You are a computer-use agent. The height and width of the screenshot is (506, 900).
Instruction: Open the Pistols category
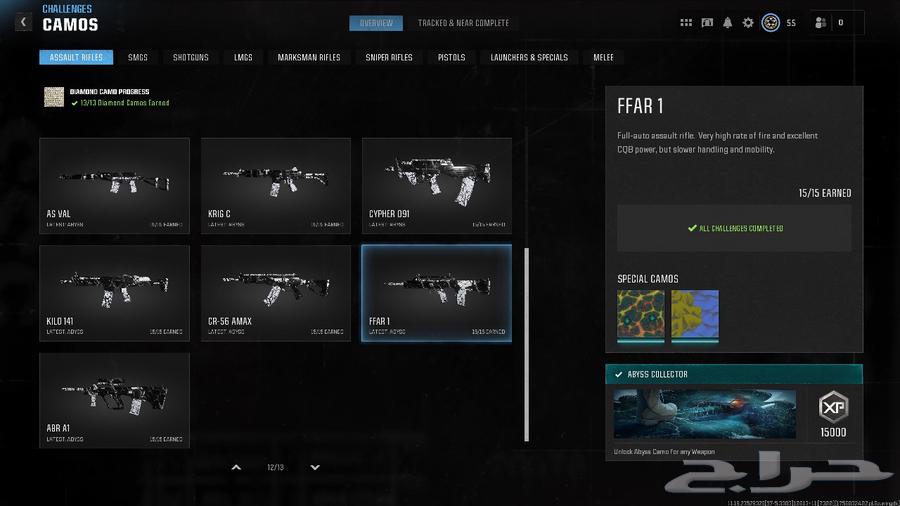[451, 58]
